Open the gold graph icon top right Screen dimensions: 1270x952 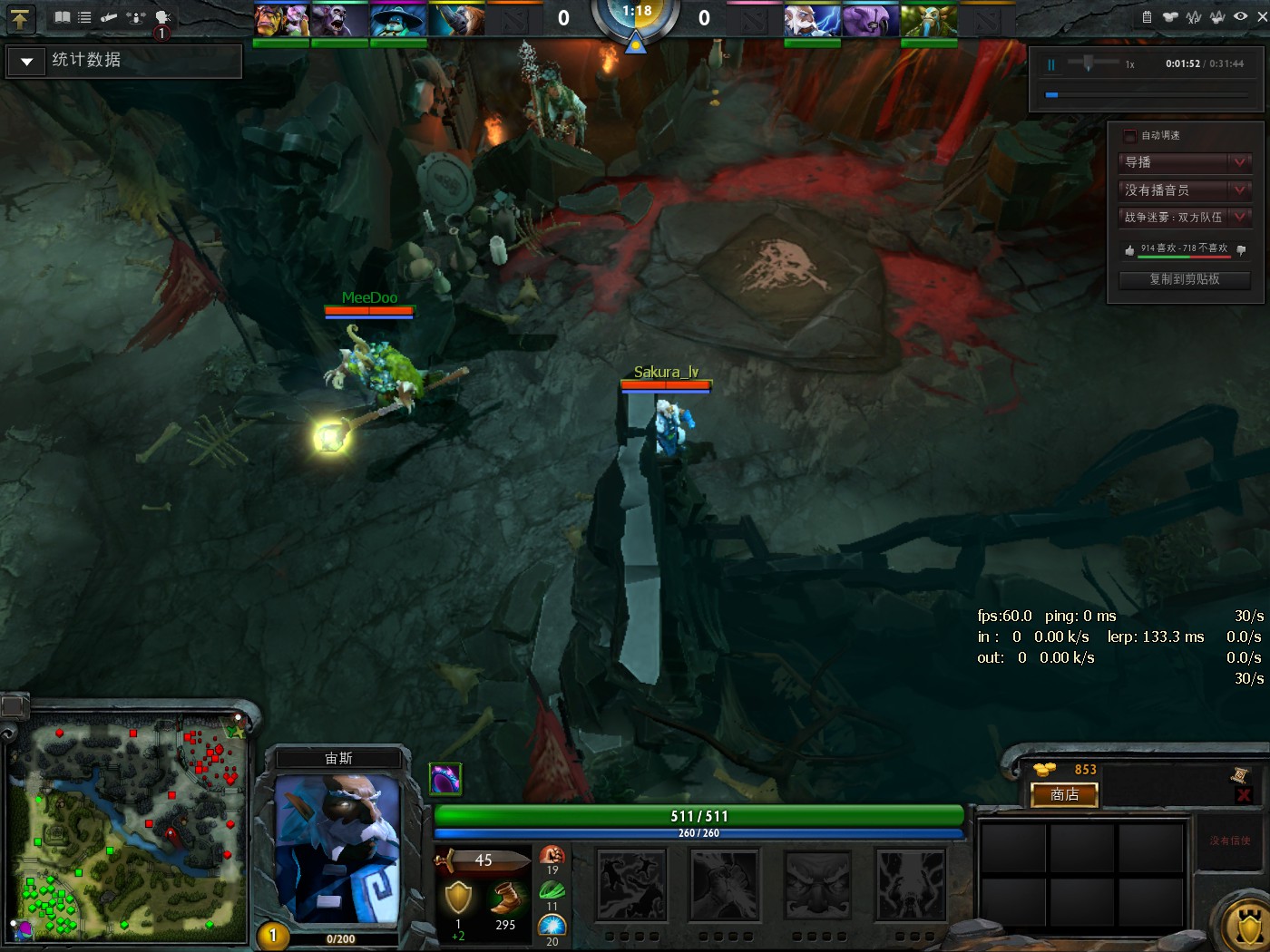pyautogui.click(x=1170, y=15)
